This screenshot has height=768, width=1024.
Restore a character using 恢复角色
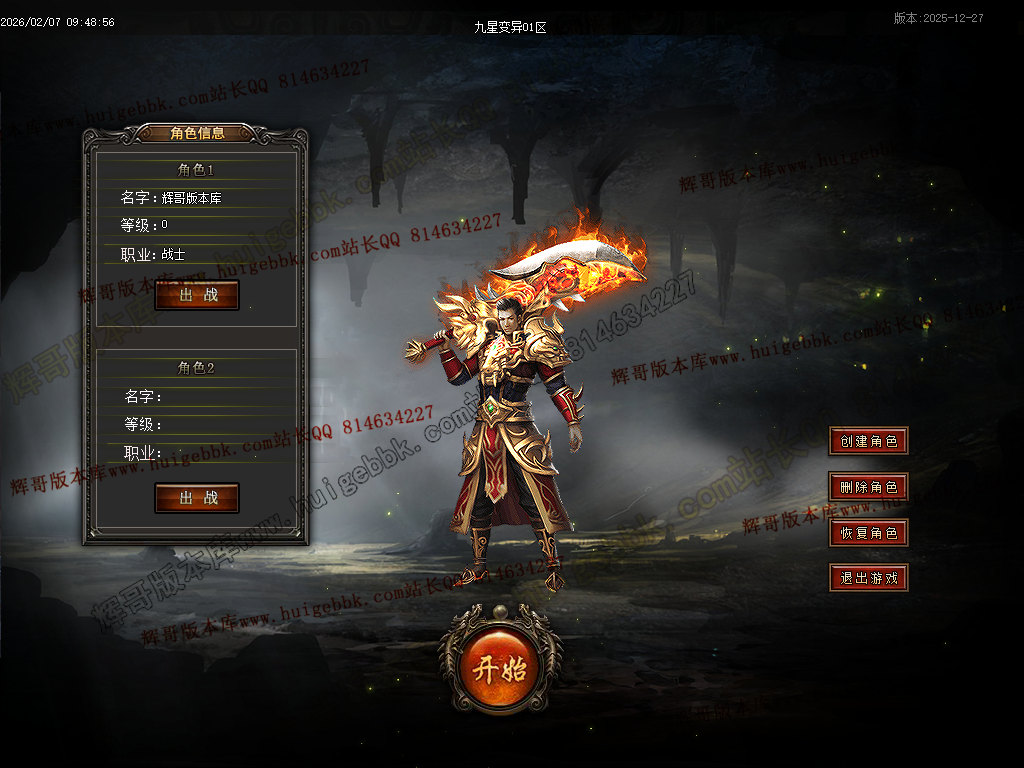pos(868,533)
